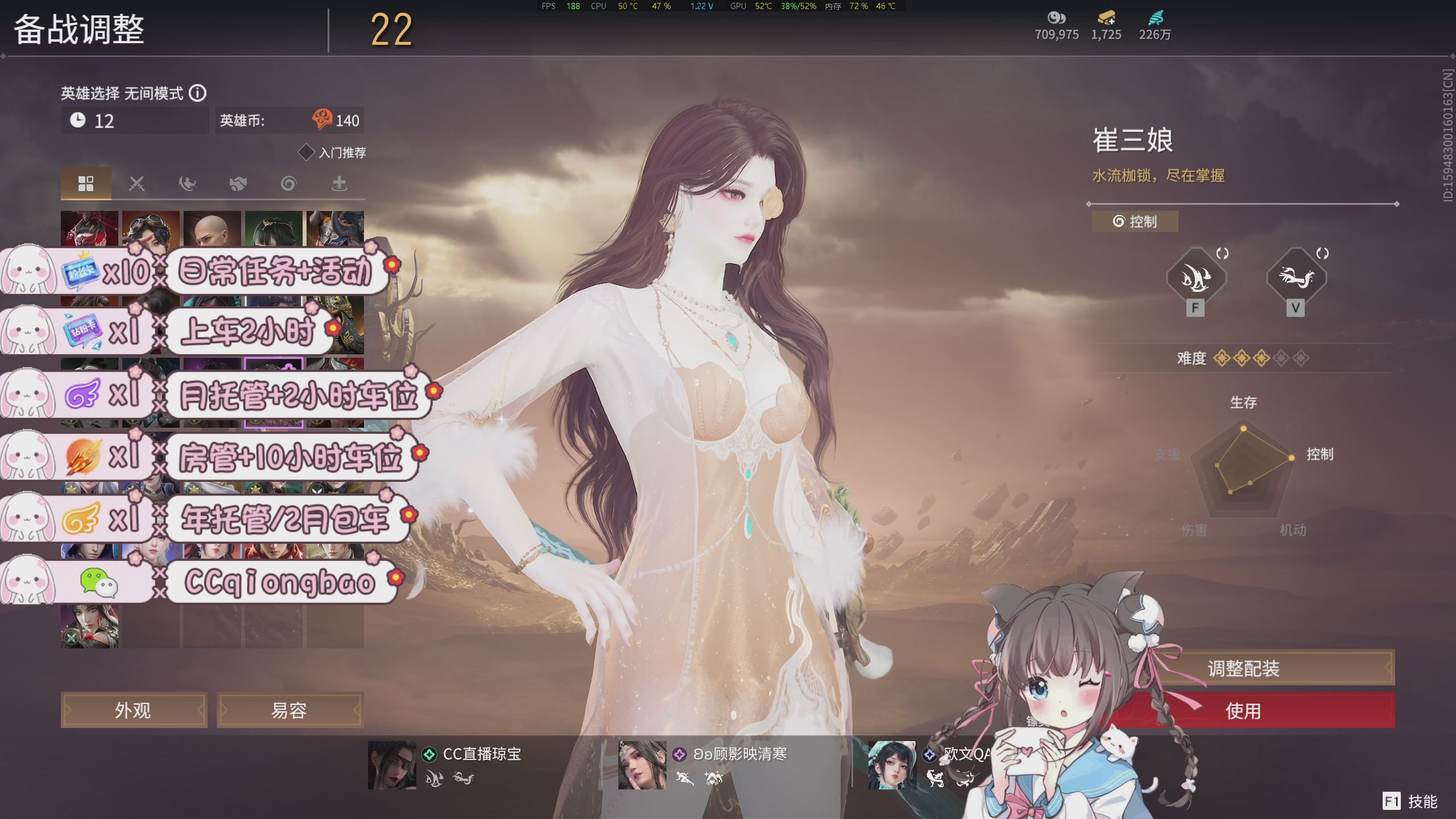Select the bottom-left hero thumbnail in the roster
The height and width of the screenshot is (819, 1456).
(x=91, y=626)
